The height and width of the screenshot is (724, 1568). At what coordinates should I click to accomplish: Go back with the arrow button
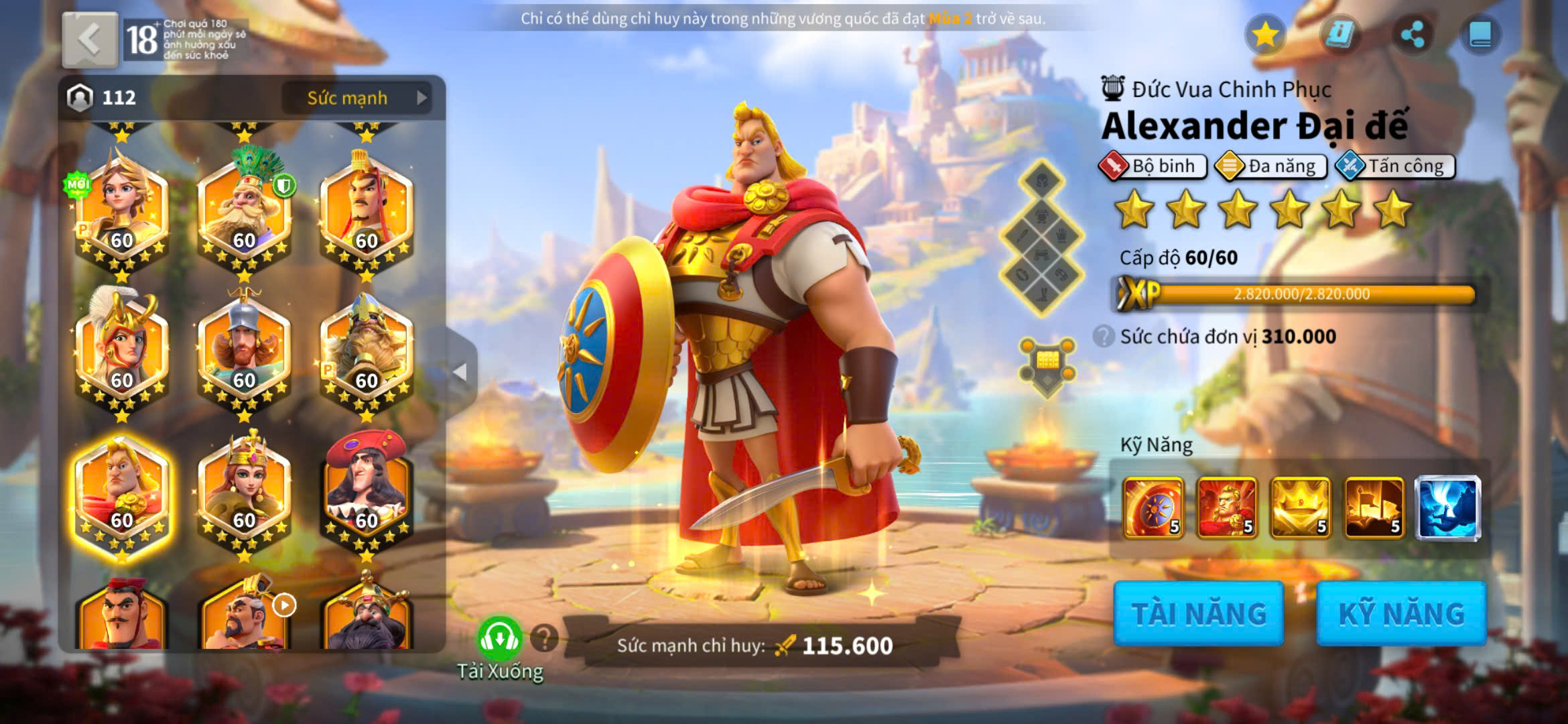coord(90,40)
